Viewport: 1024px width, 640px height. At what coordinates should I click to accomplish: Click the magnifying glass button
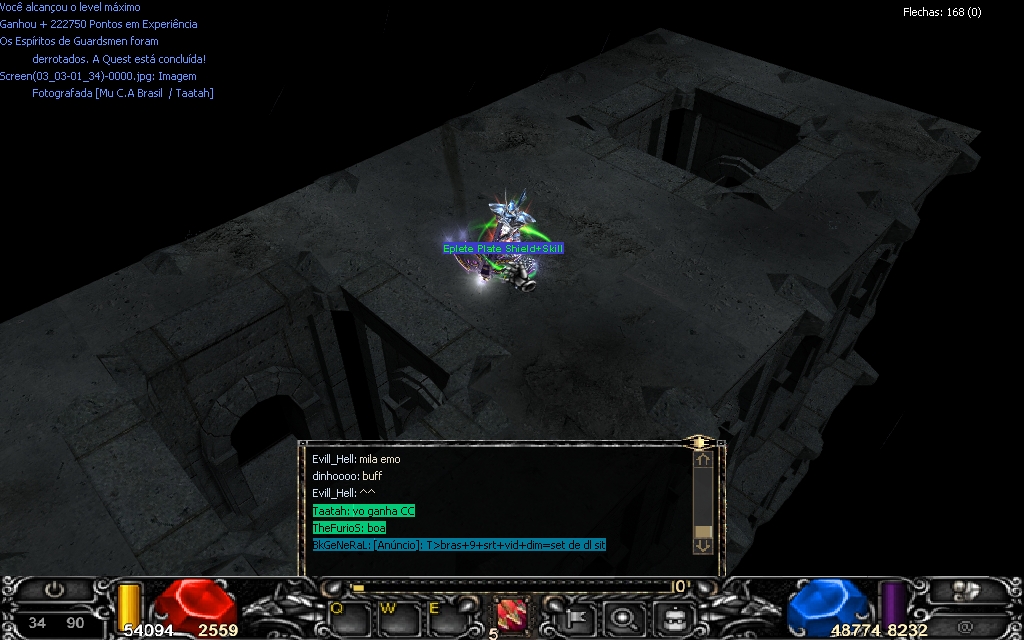(x=623, y=616)
